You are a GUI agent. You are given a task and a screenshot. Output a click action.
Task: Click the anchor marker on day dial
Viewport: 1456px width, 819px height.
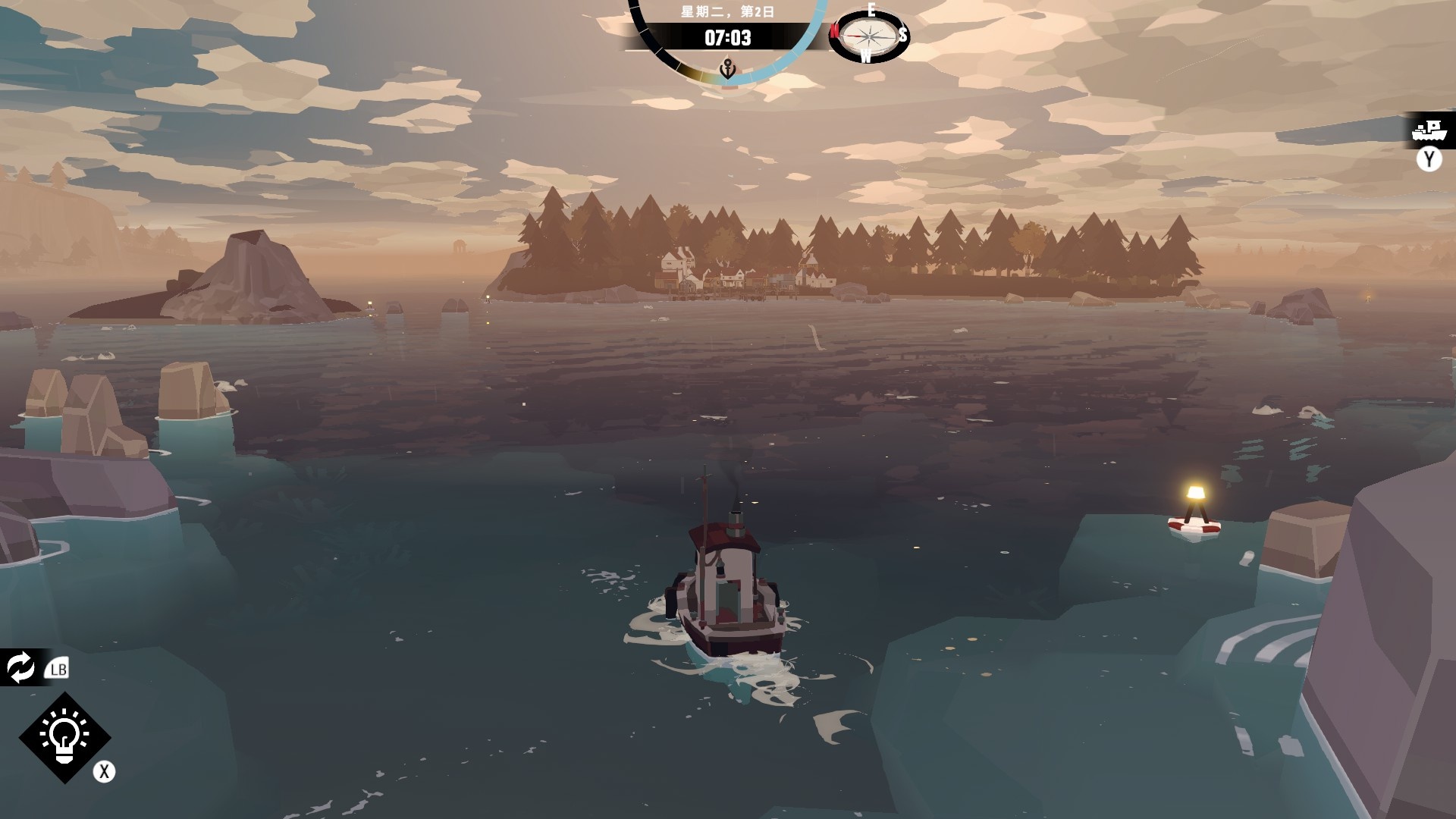(727, 69)
